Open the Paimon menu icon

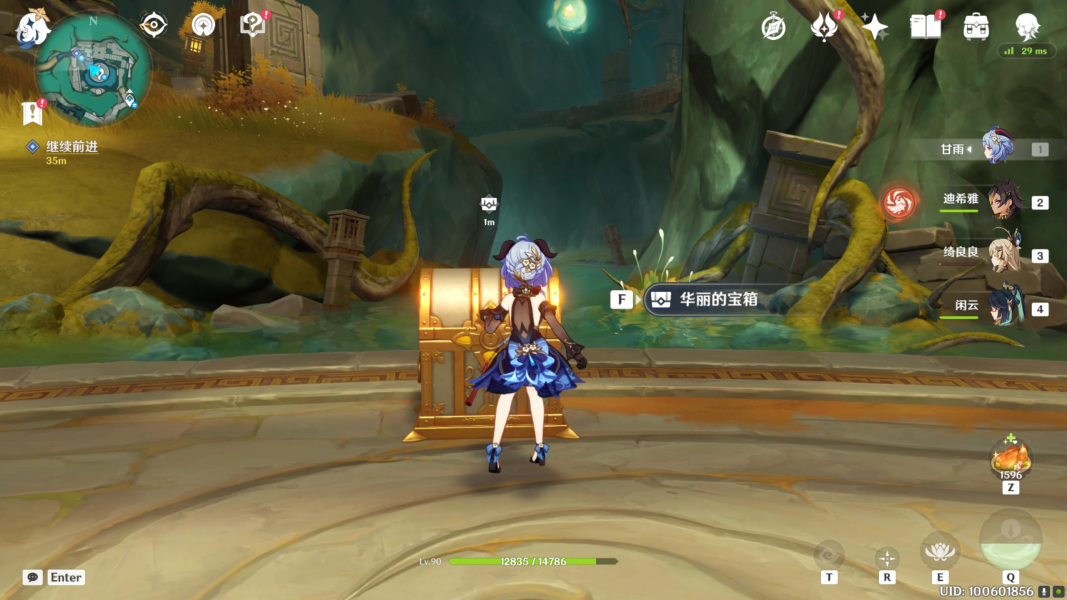[32, 30]
